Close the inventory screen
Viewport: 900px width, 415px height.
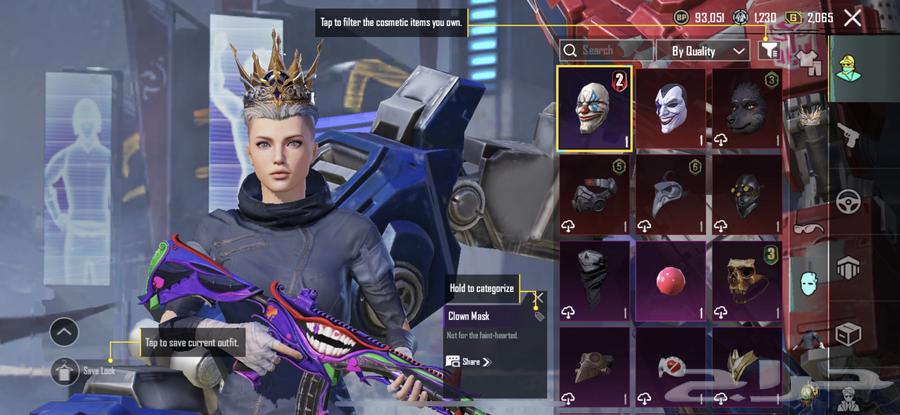tap(852, 18)
